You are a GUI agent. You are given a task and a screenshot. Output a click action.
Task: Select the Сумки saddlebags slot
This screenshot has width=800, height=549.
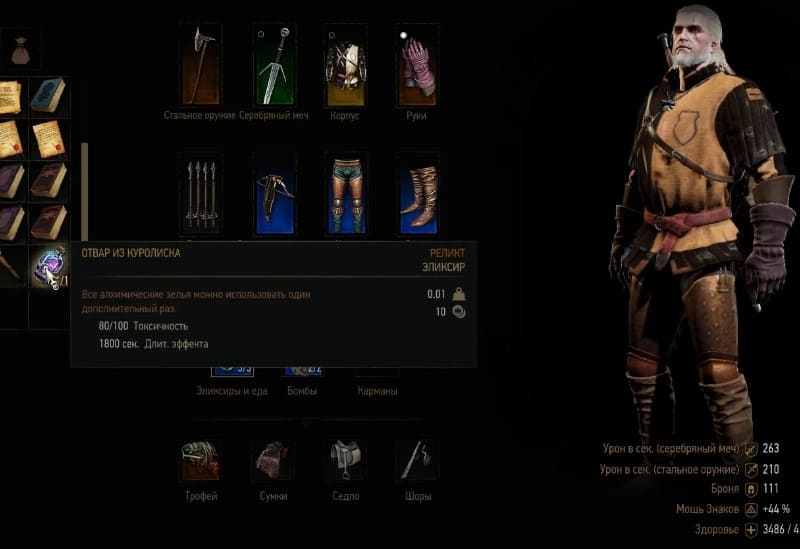coord(272,461)
